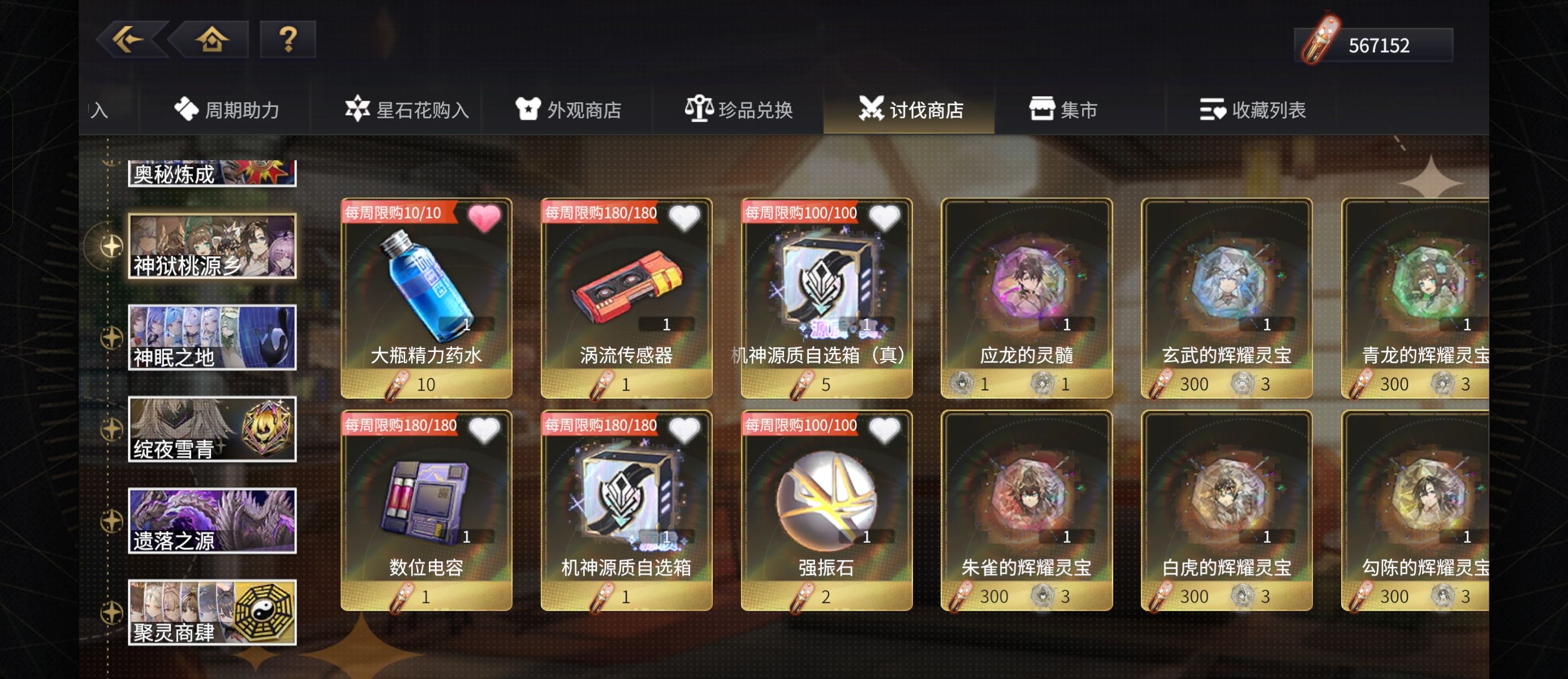Check currency balance showing 567152
This screenshot has height=679, width=1568.
click(1373, 45)
